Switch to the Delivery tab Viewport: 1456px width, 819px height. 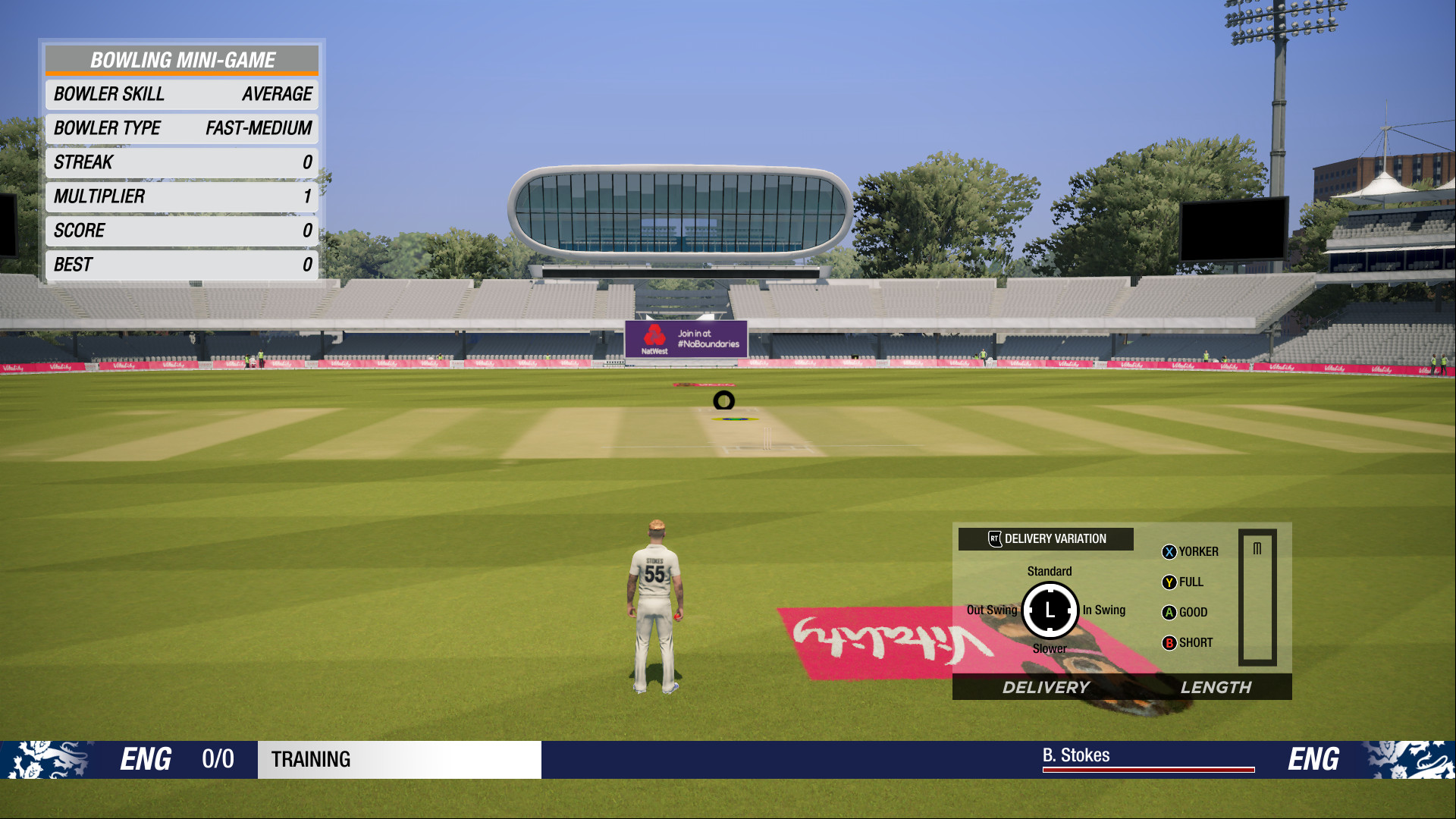coord(1046,688)
